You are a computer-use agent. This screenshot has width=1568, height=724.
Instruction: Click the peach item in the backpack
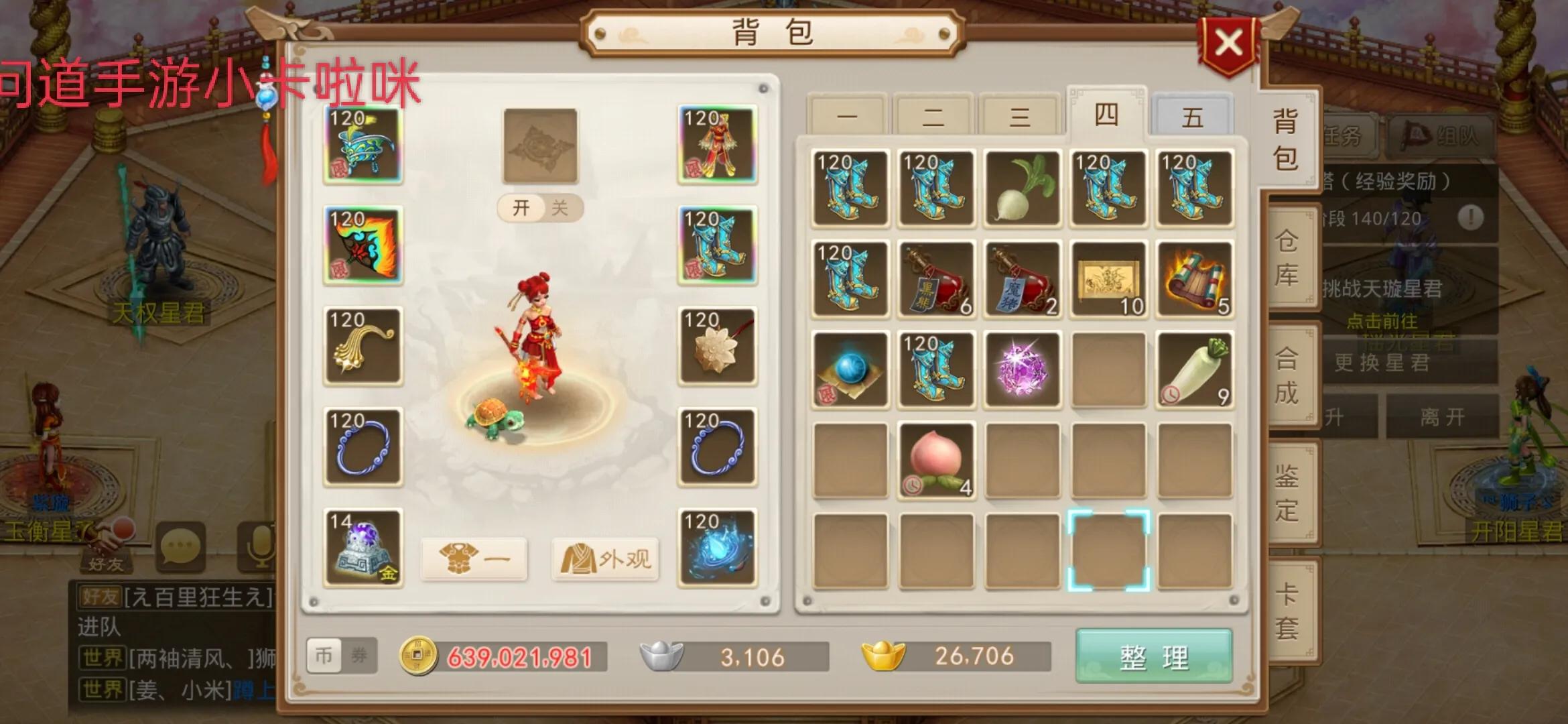[936, 459]
